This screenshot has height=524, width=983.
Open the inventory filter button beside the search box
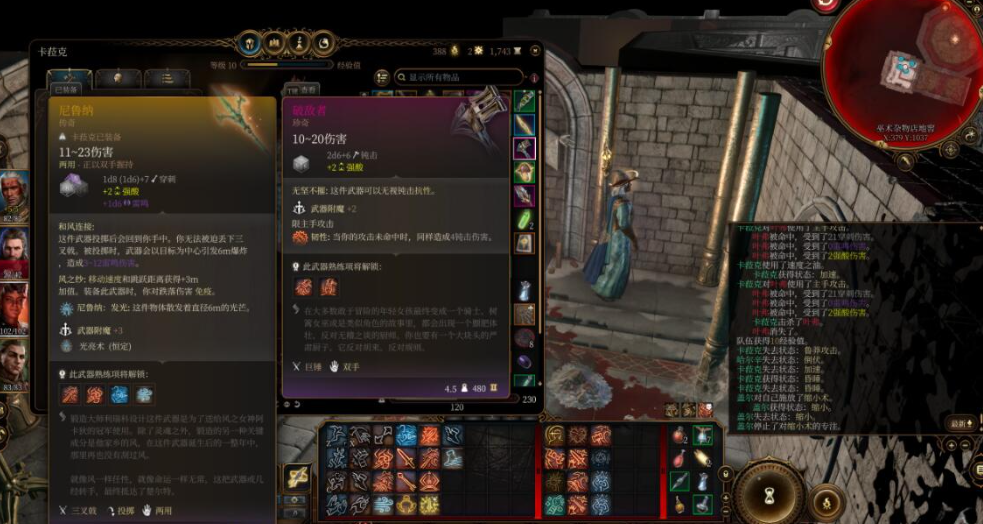click(x=381, y=77)
